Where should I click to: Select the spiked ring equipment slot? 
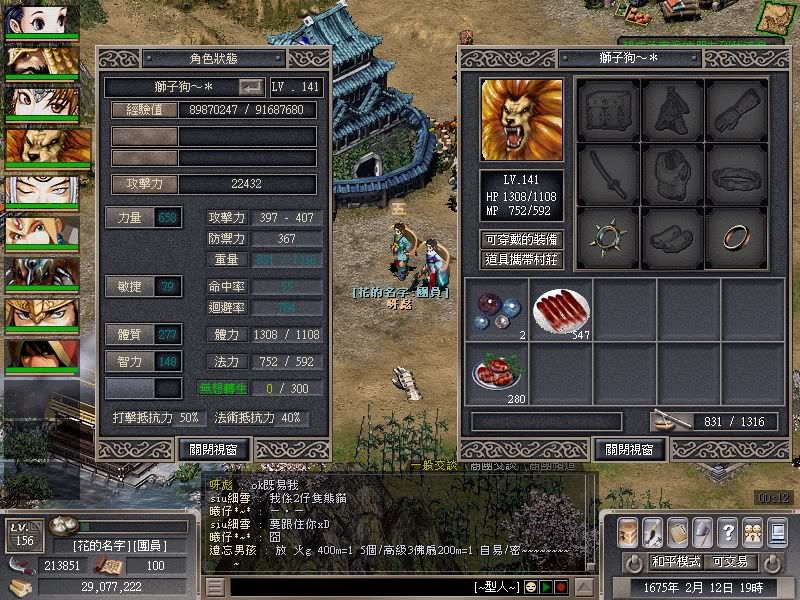click(608, 237)
